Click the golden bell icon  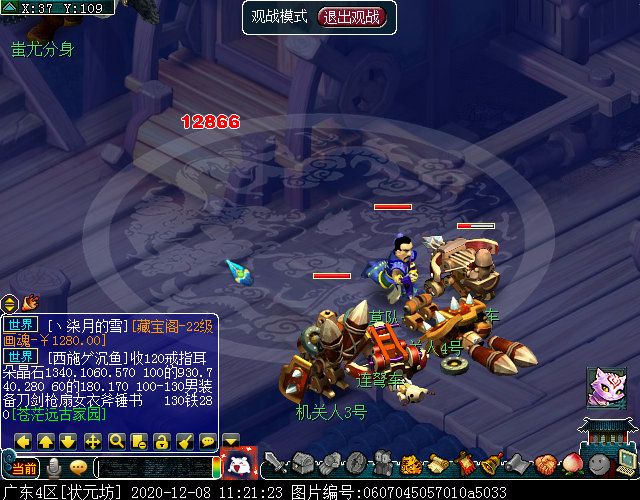point(491,463)
